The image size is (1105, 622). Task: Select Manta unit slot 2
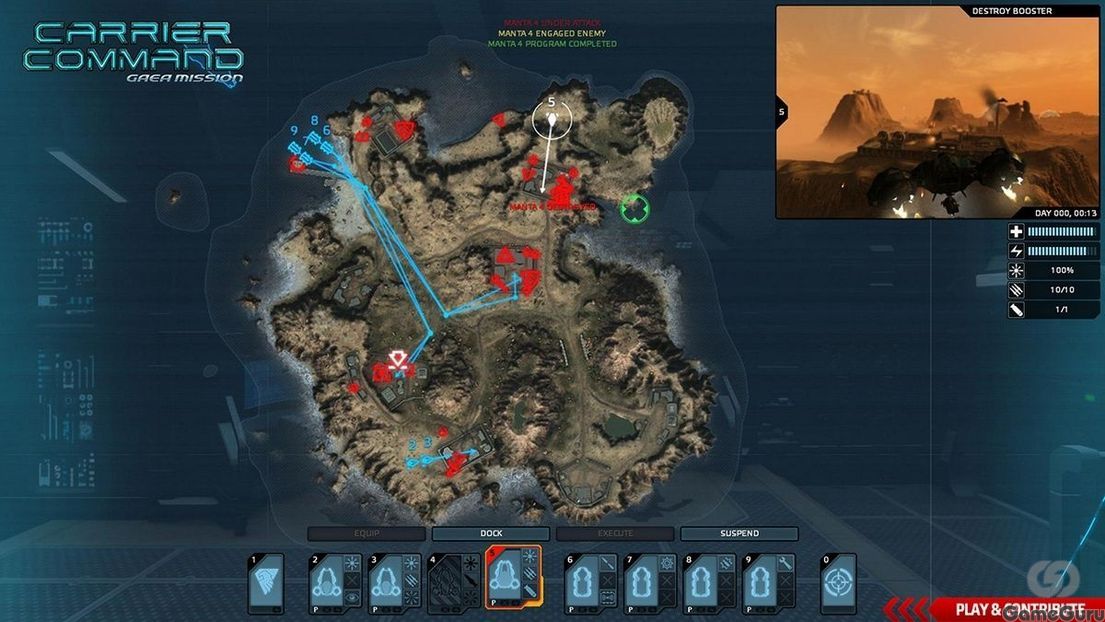333,584
